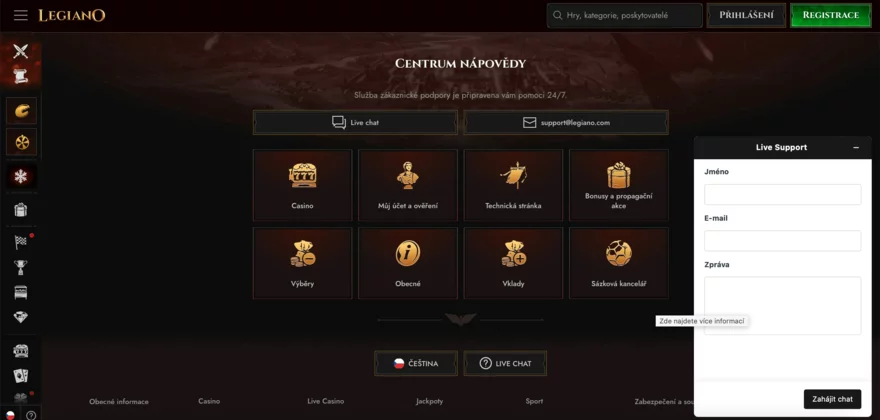
Task: Open the Výběry withdrawals category
Action: (x=302, y=263)
